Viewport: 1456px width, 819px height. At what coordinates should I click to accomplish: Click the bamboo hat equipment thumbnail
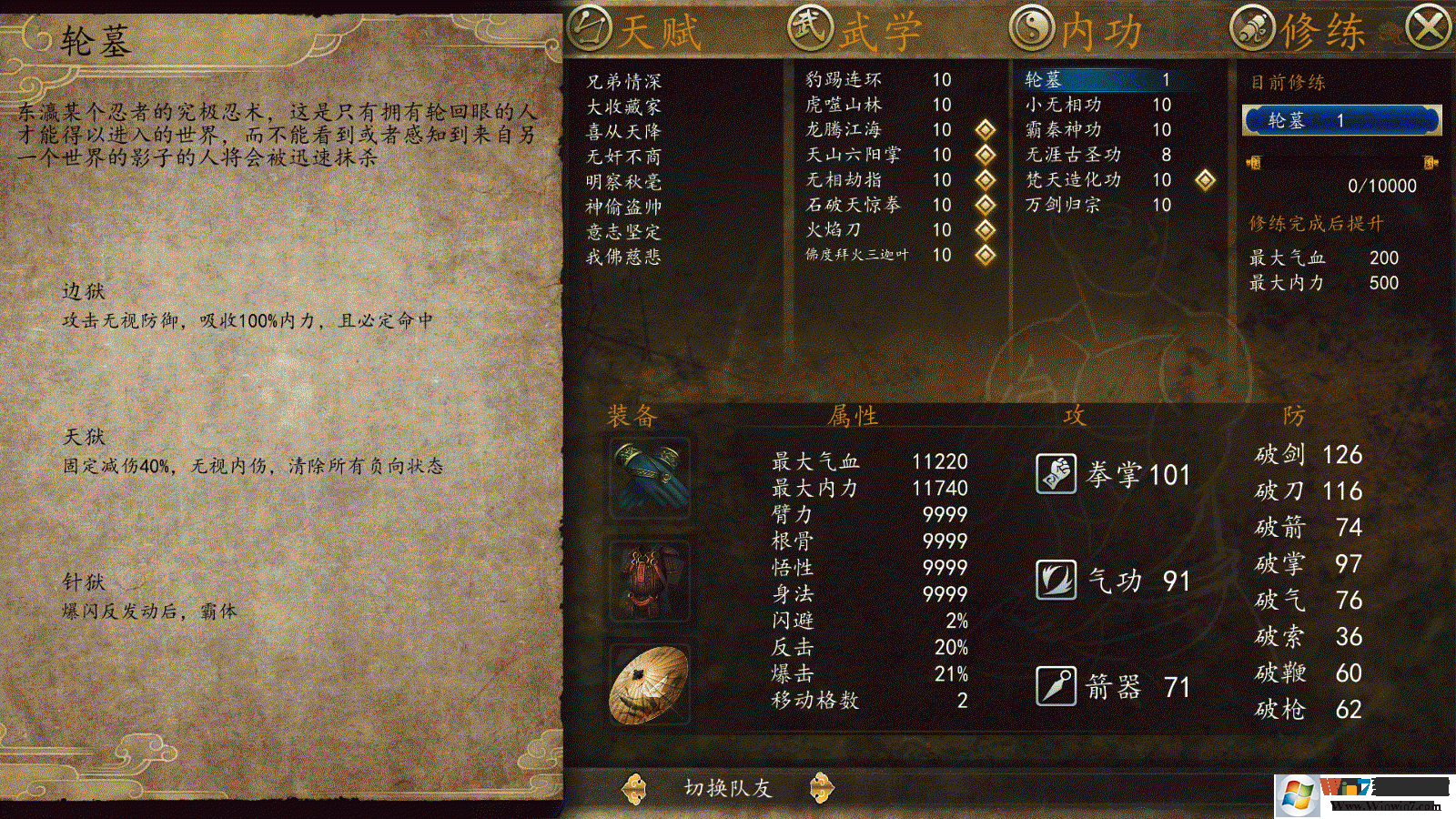648,682
